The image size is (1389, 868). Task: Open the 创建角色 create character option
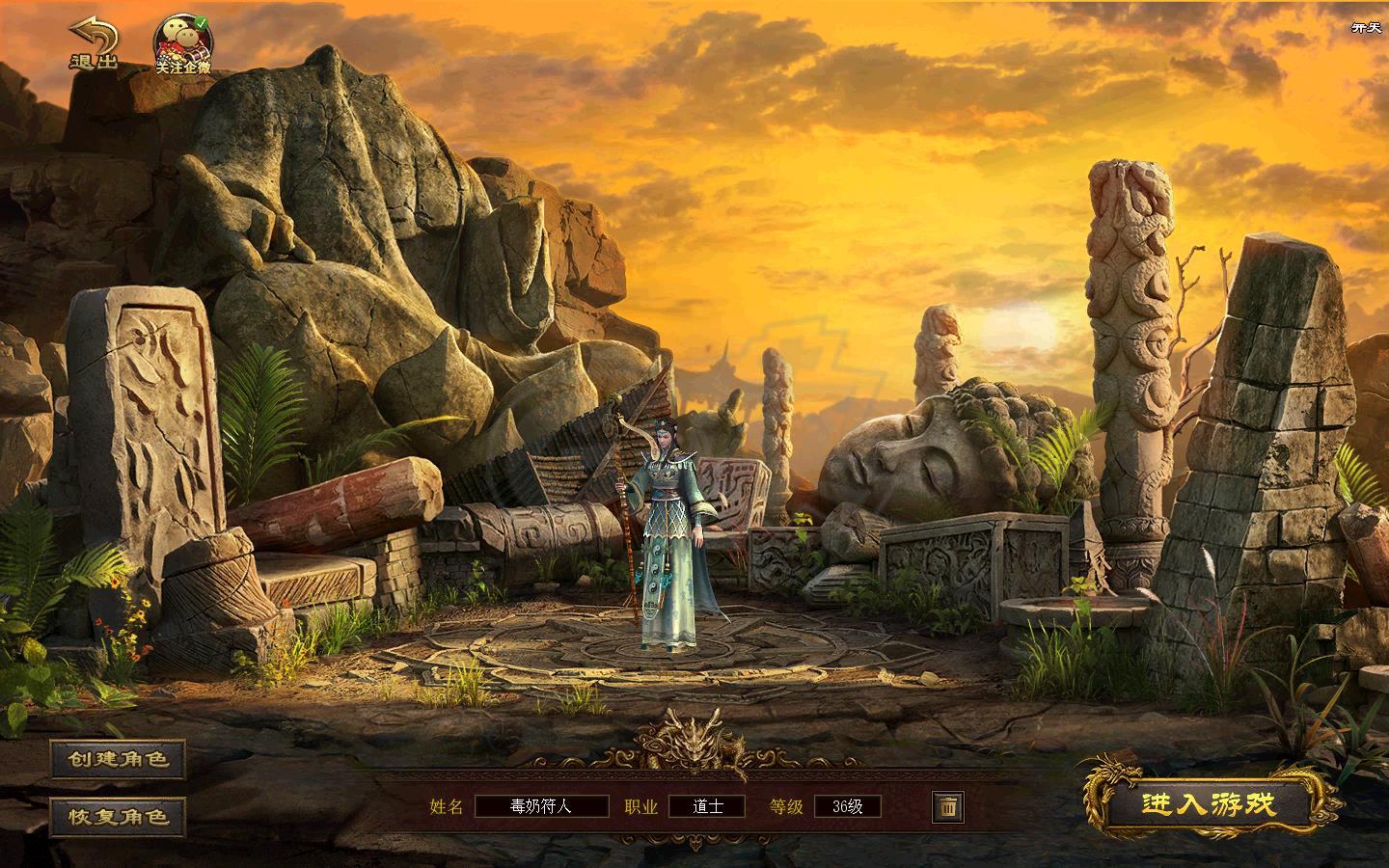tap(118, 759)
